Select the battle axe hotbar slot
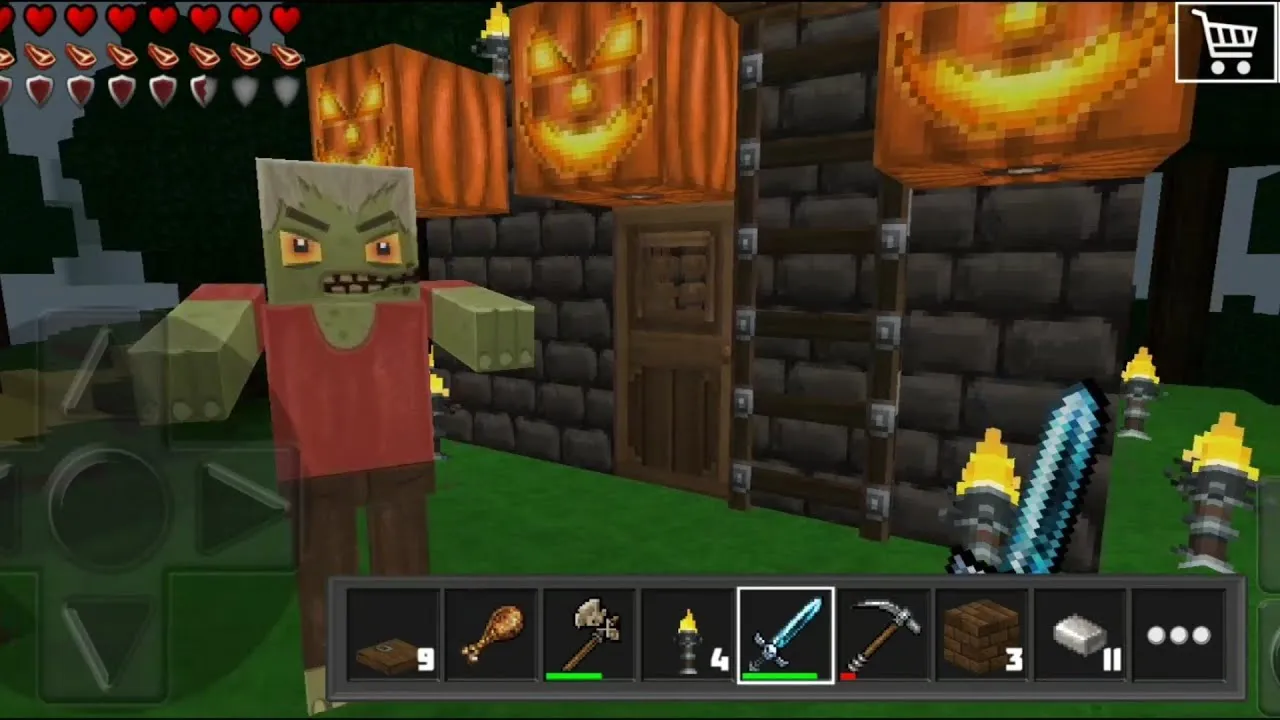 click(588, 633)
